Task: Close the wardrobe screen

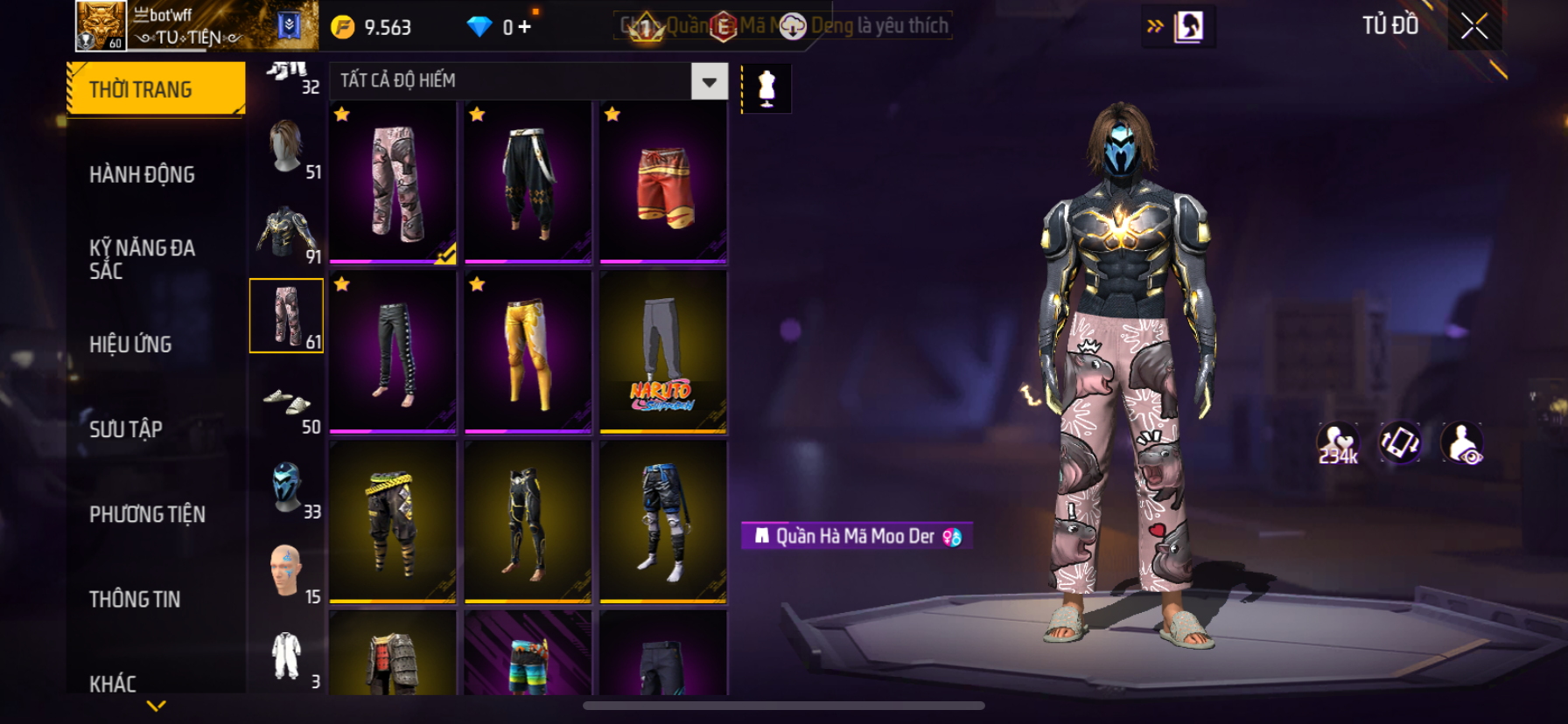Action: [x=1473, y=27]
